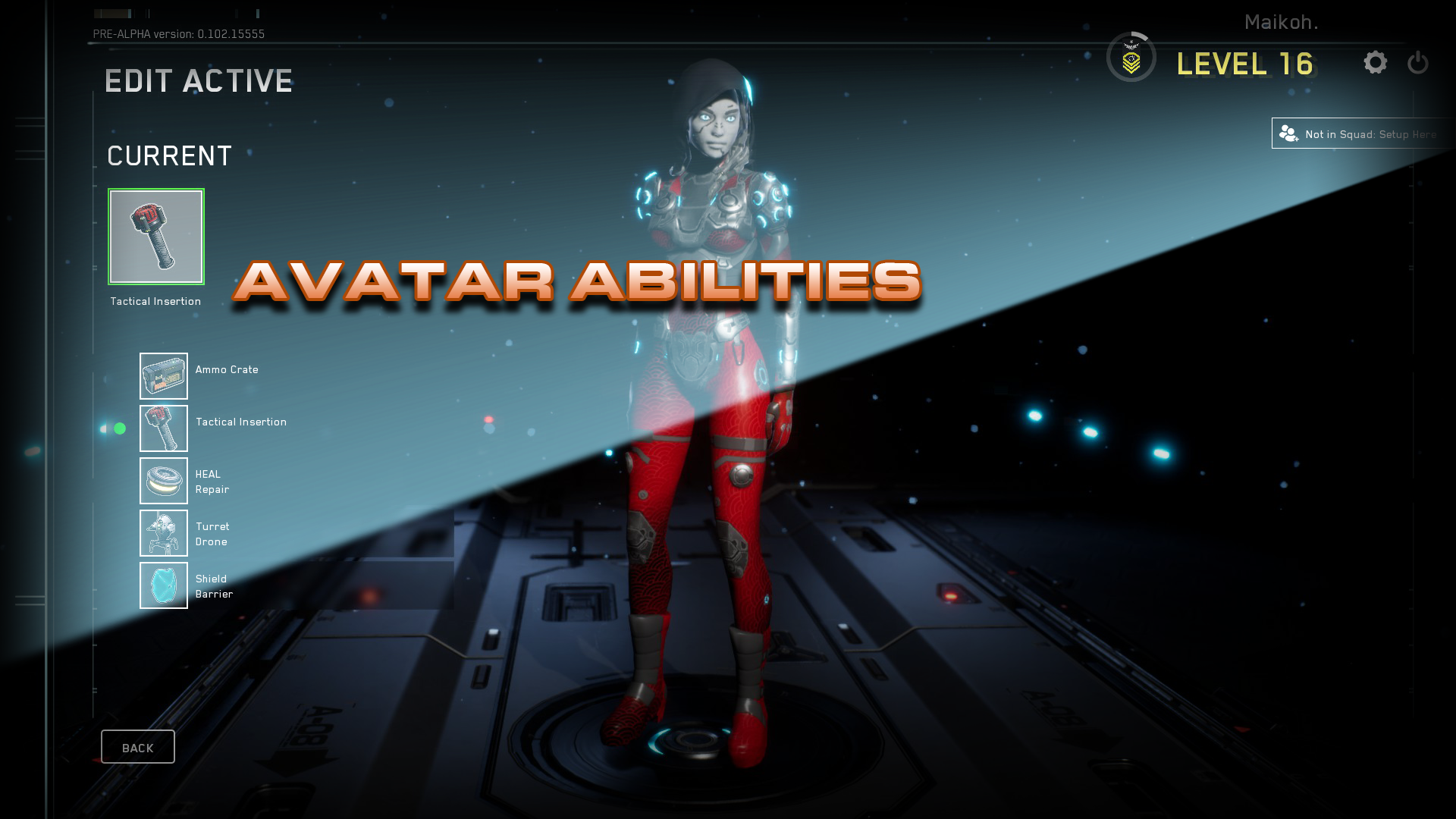Choose the HEAL Repair ability icon

[163, 481]
